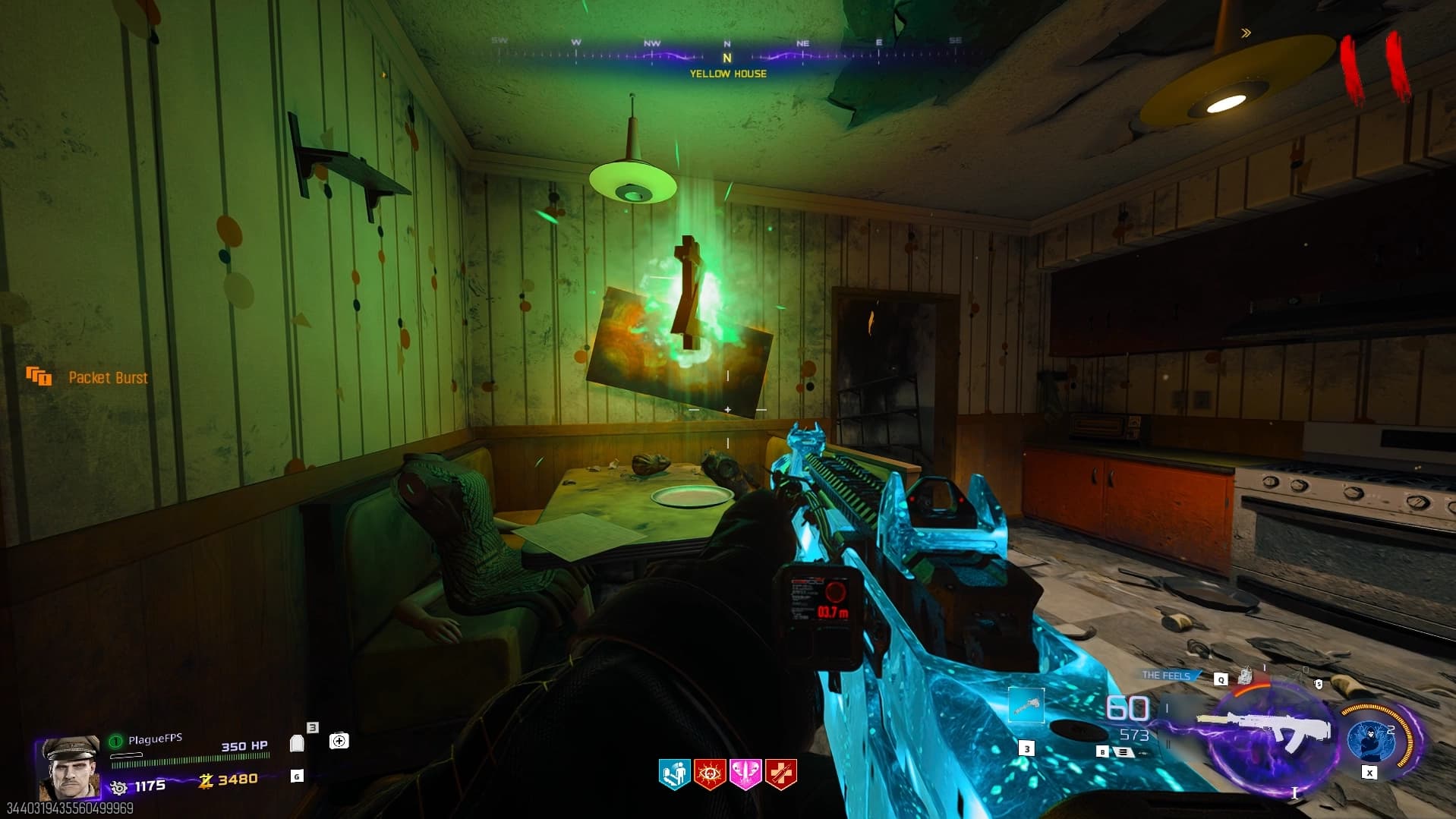Select the armor plate icon
Screen dimensions: 1456x819
pos(297,743)
